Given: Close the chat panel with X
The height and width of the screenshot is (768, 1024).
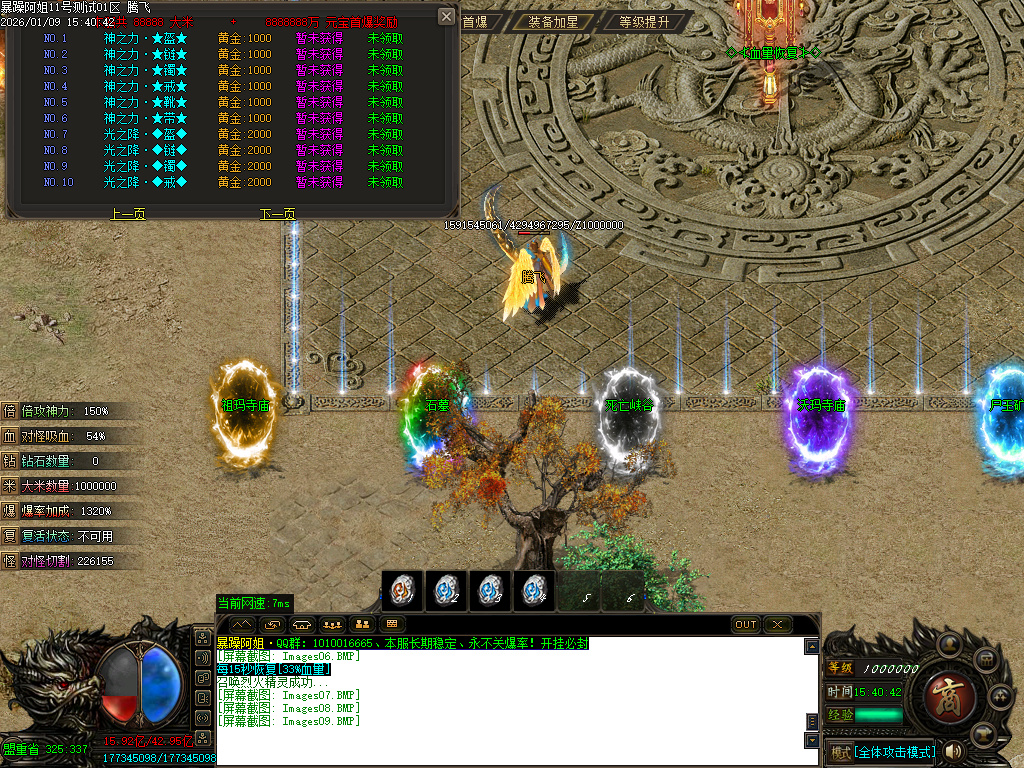Looking at the screenshot, I should pos(777,624).
